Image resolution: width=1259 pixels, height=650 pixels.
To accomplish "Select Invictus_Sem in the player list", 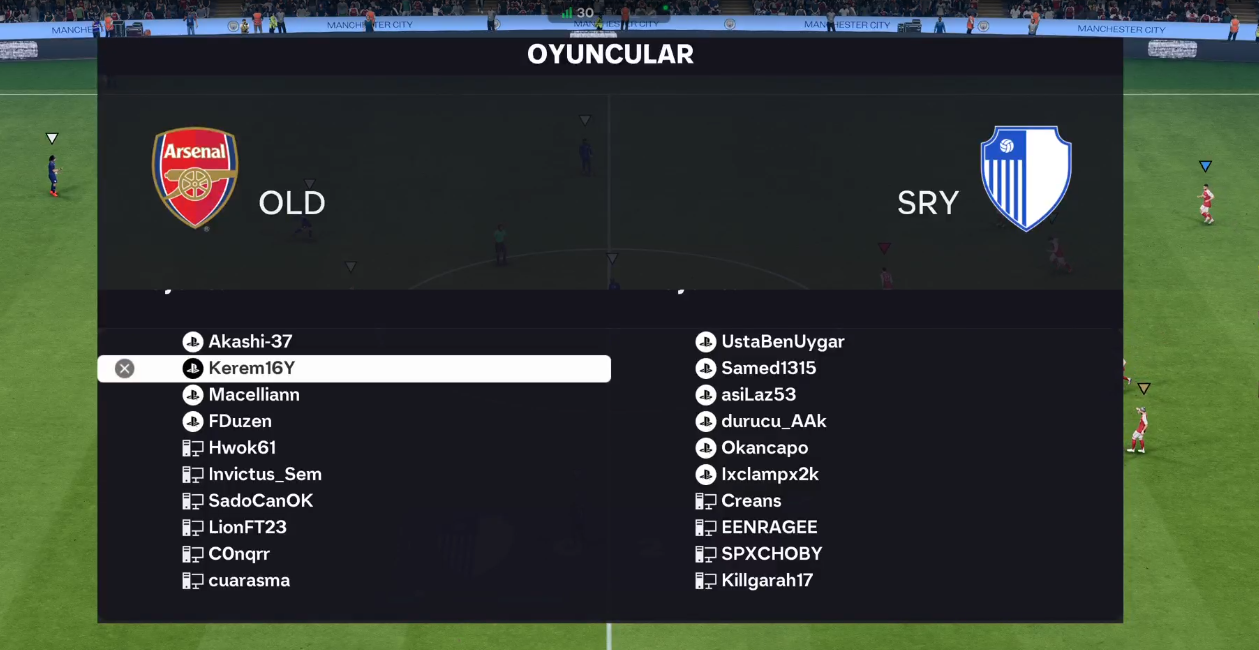I will 265,475.
